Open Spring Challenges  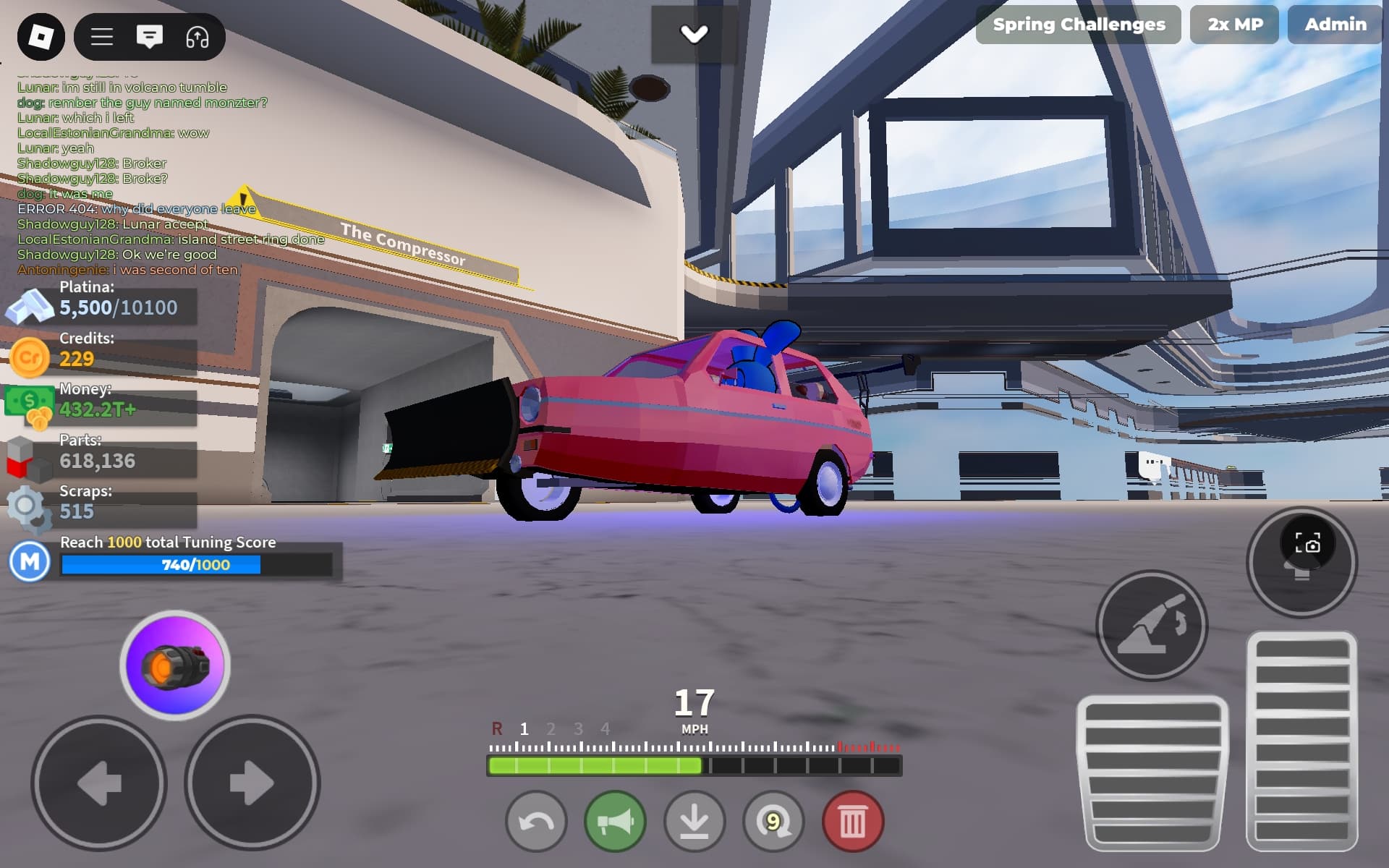pyautogui.click(x=1078, y=25)
